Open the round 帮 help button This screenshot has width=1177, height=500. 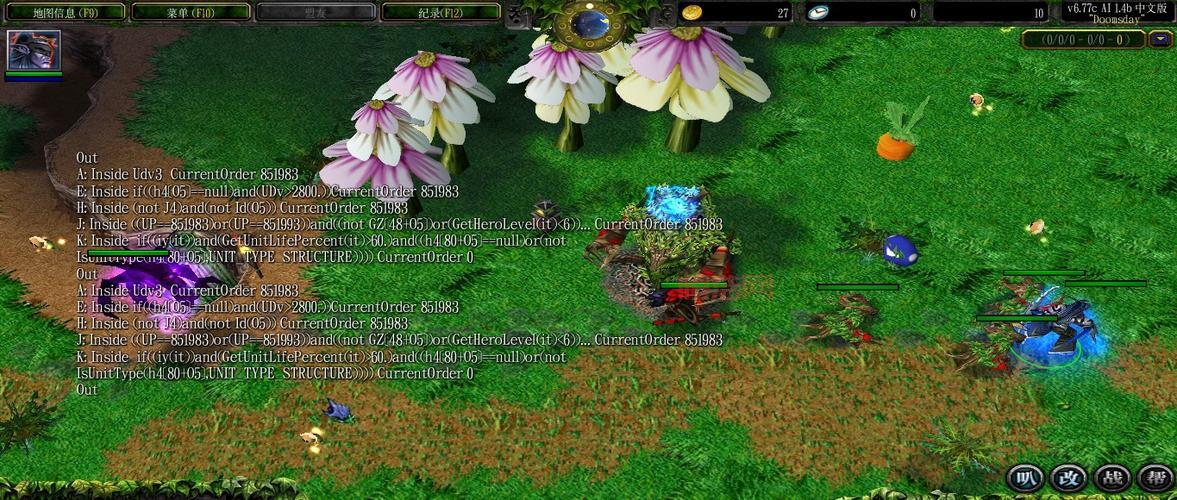pos(1153,478)
